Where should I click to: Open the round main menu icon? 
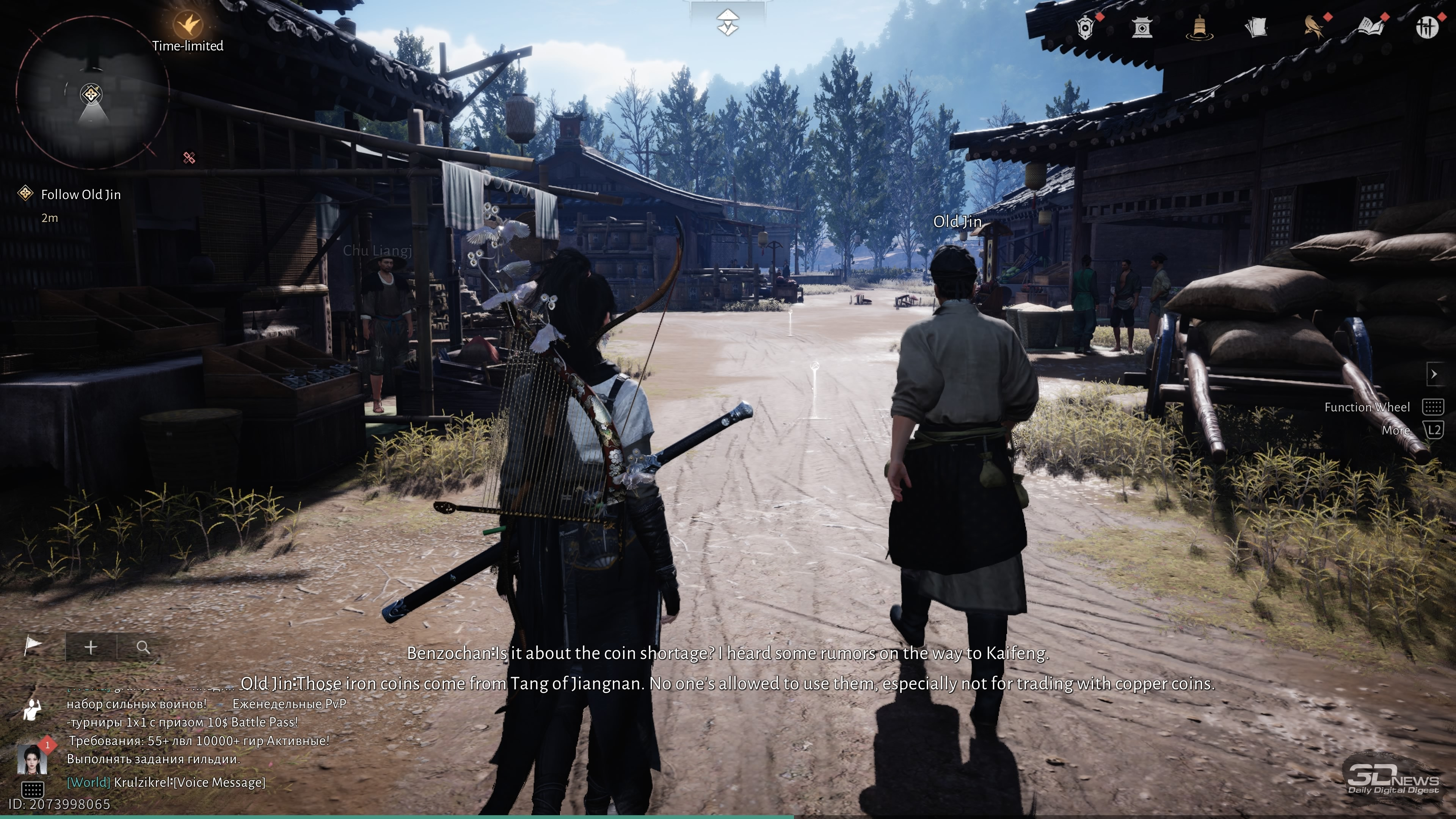(1426, 27)
